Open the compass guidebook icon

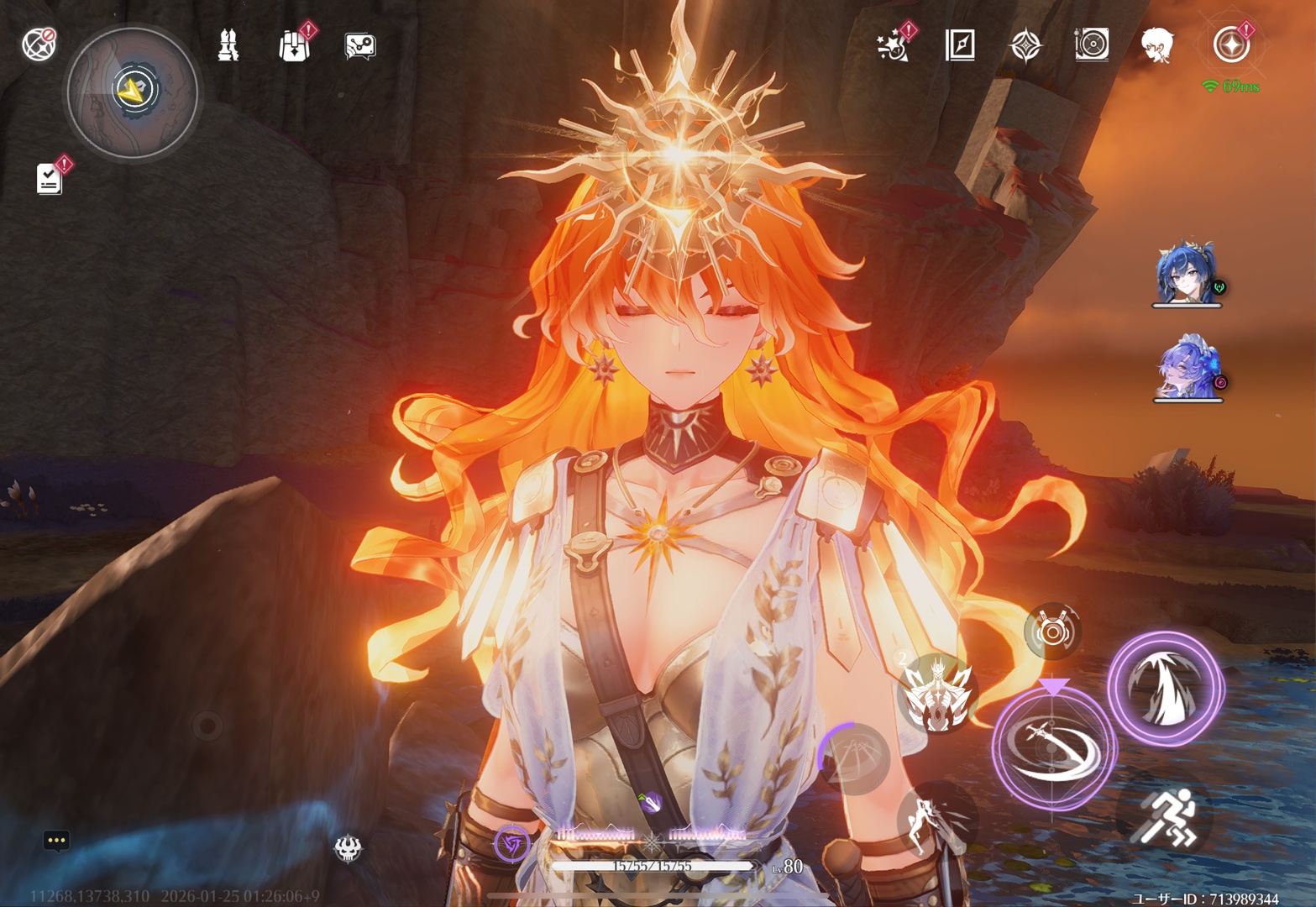(x=960, y=45)
